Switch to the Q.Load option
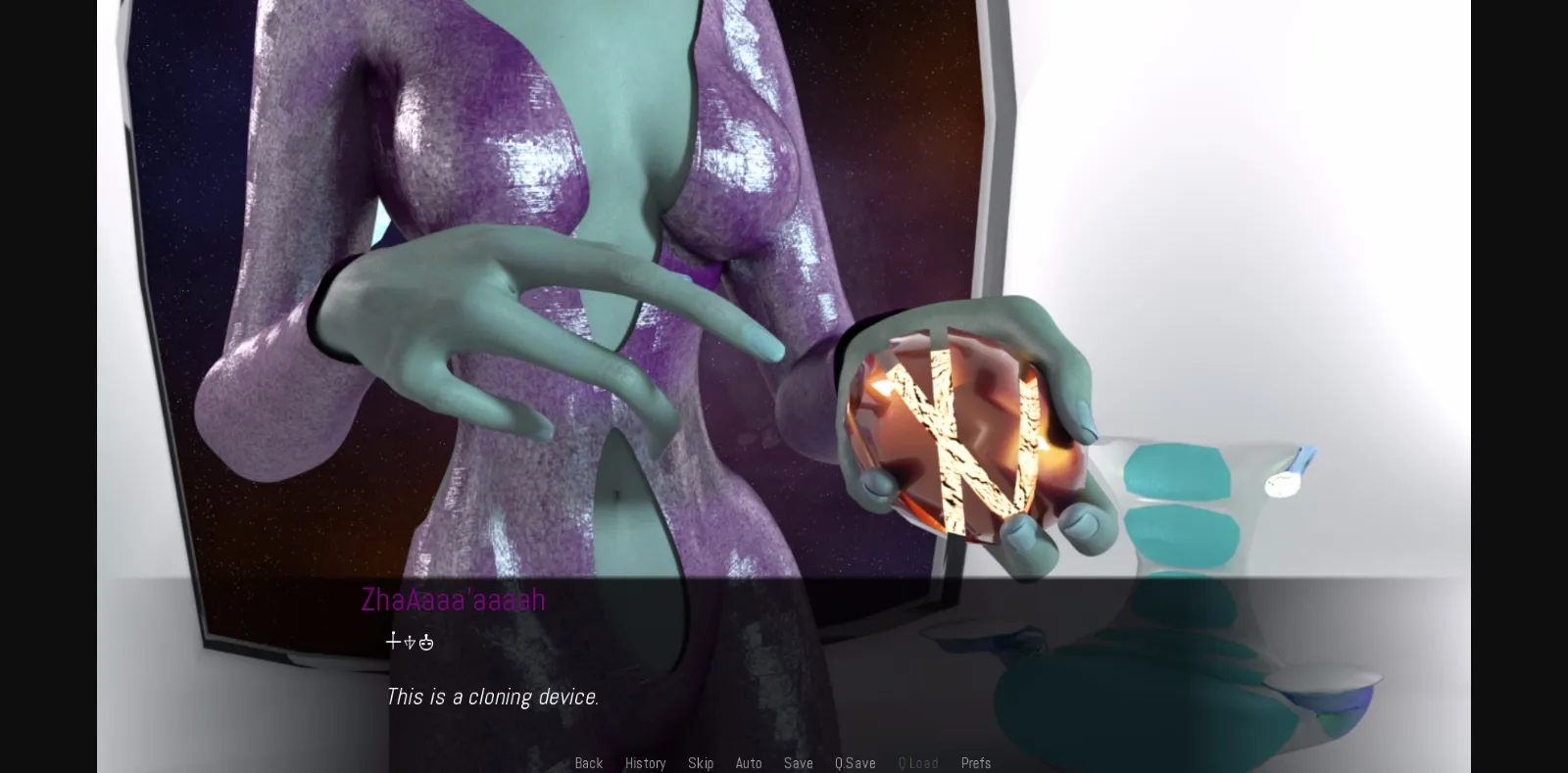This screenshot has height=773, width=1568. click(x=918, y=762)
